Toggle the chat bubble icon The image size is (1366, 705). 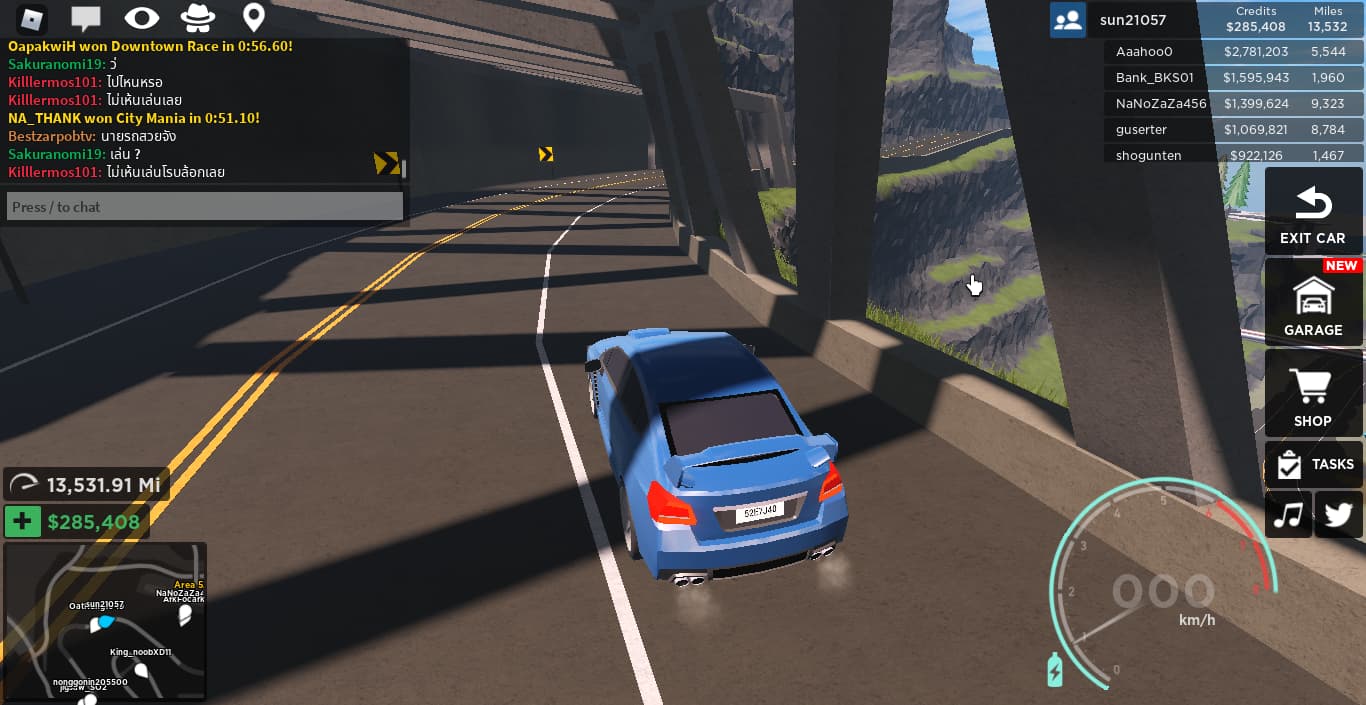[x=87, y=18]
